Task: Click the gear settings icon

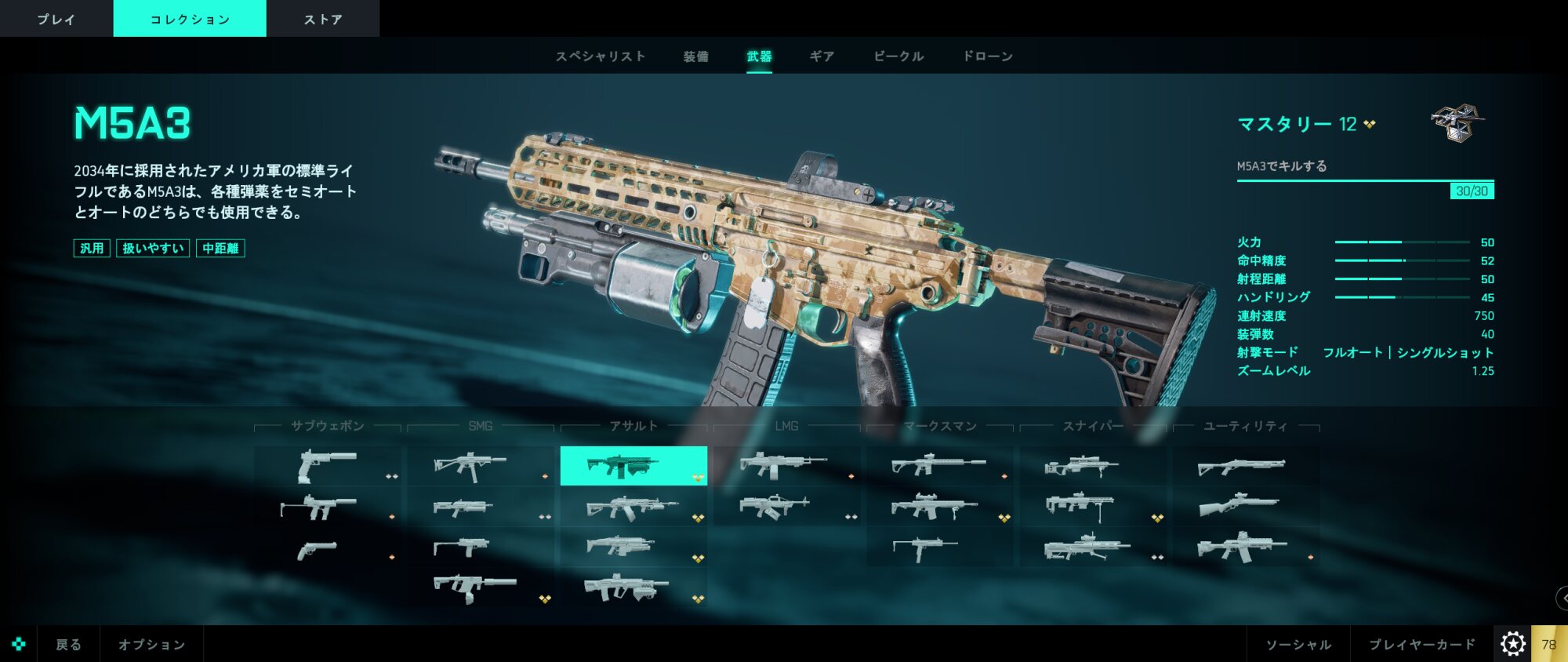Action: click(1512, 644)
